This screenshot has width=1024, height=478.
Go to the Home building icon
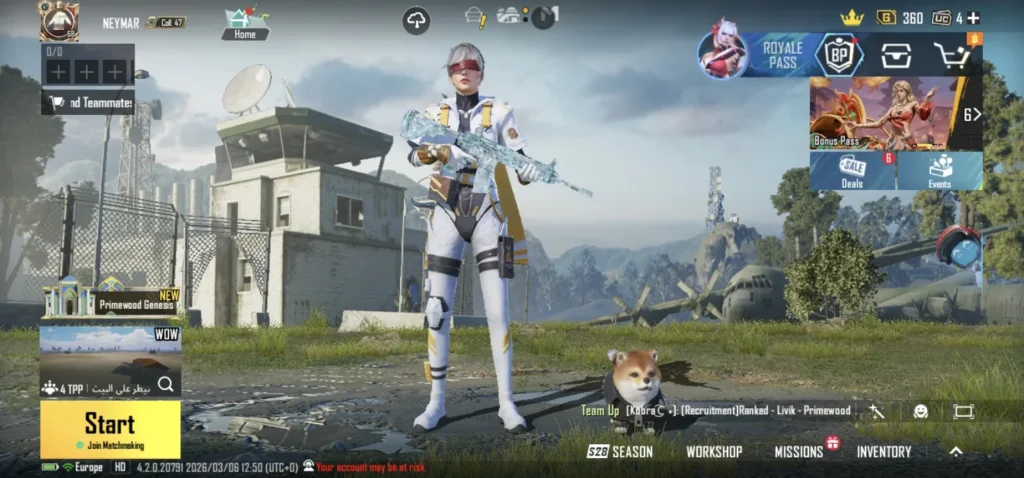245,22
